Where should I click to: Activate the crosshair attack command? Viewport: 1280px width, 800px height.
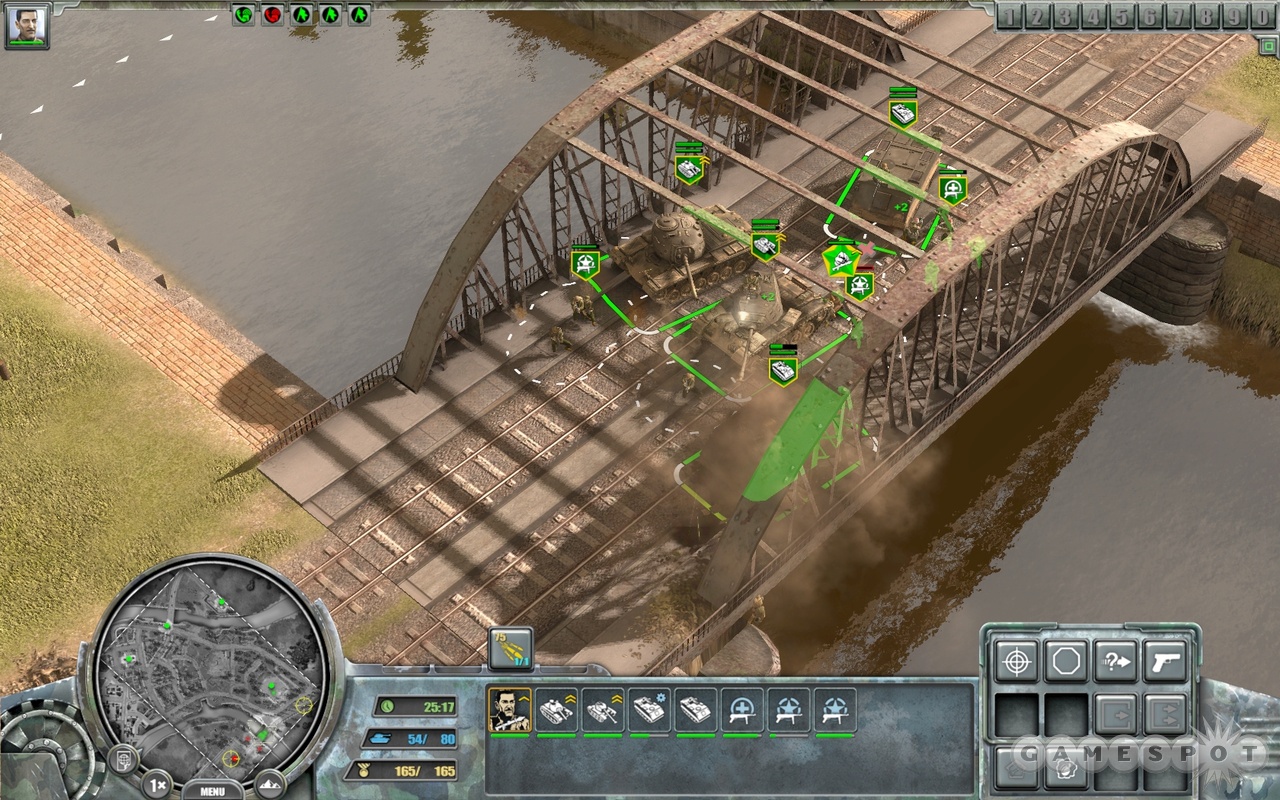point(1017,662)
